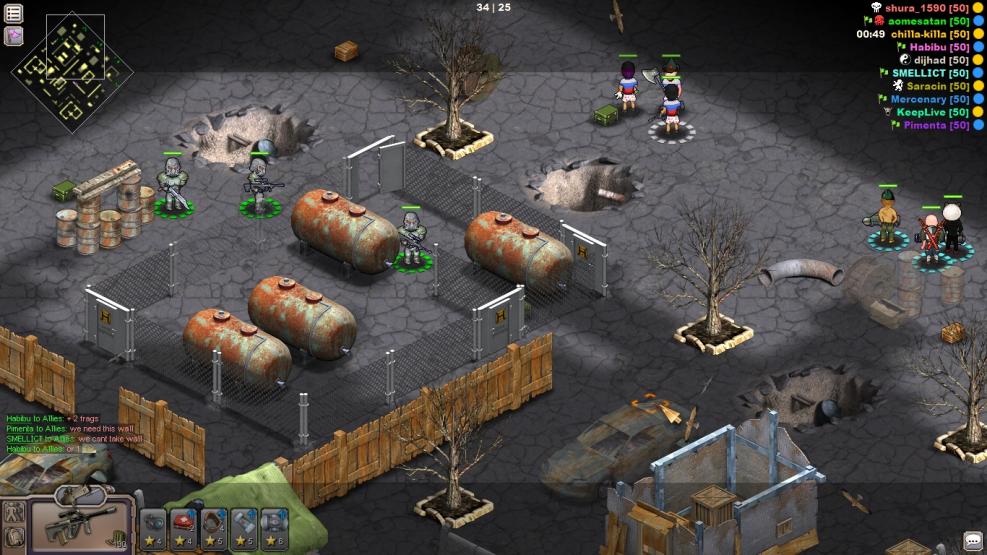The image size is (987, 555).
Task: Use the grenade item slot
Action: coord(154,523)
